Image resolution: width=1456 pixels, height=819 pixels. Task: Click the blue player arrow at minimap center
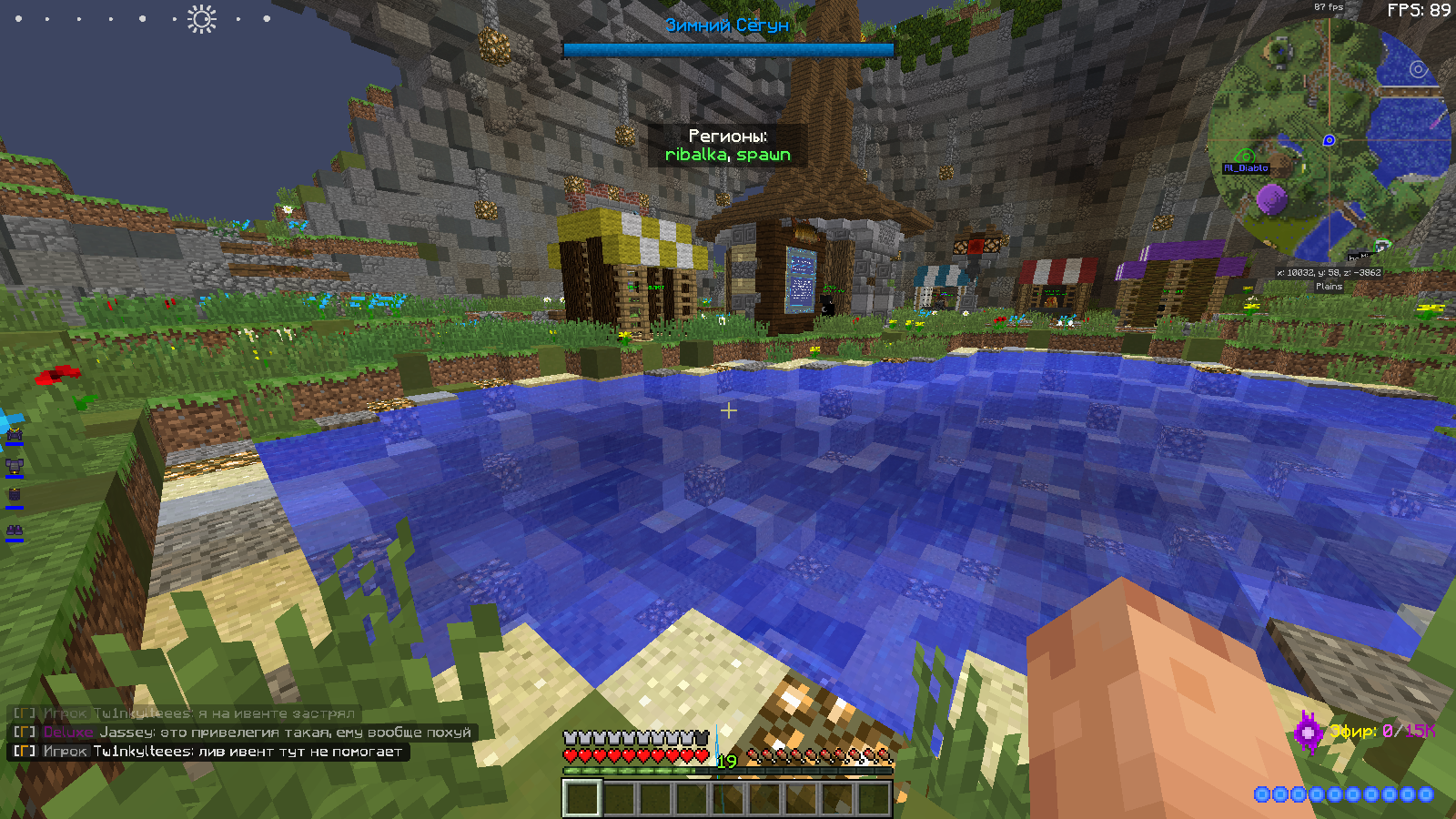(1329, 140)
